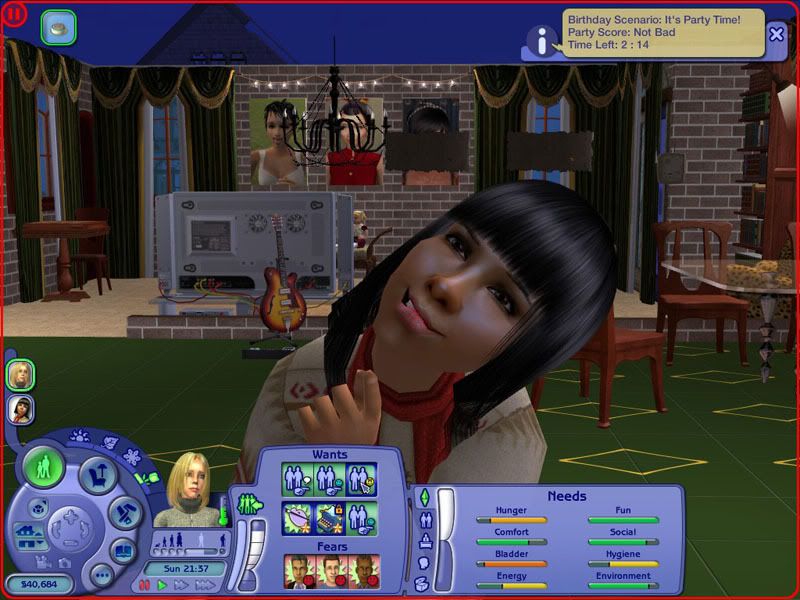Activate Live Mode button
Image resolution: width=800 pixels, height=600 pixels.
tap(44, 467)
